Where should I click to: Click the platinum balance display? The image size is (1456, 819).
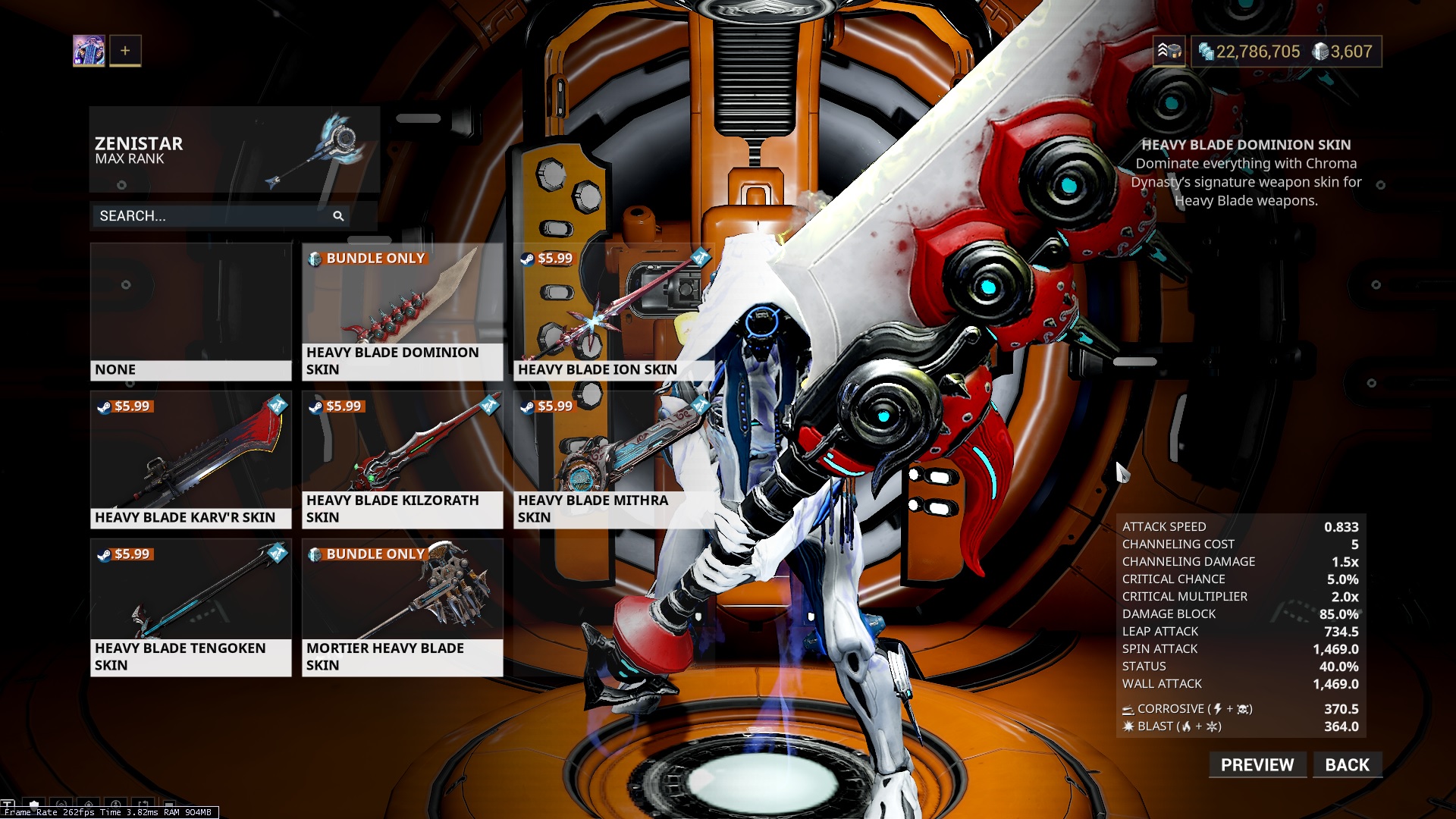[1343, 52]
